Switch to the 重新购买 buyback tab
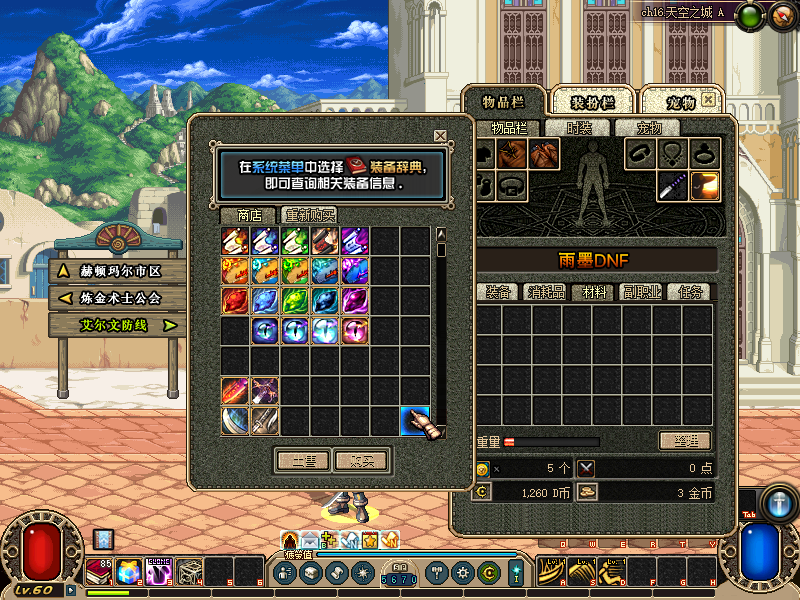The image size is (800, 600). (309, 215)
